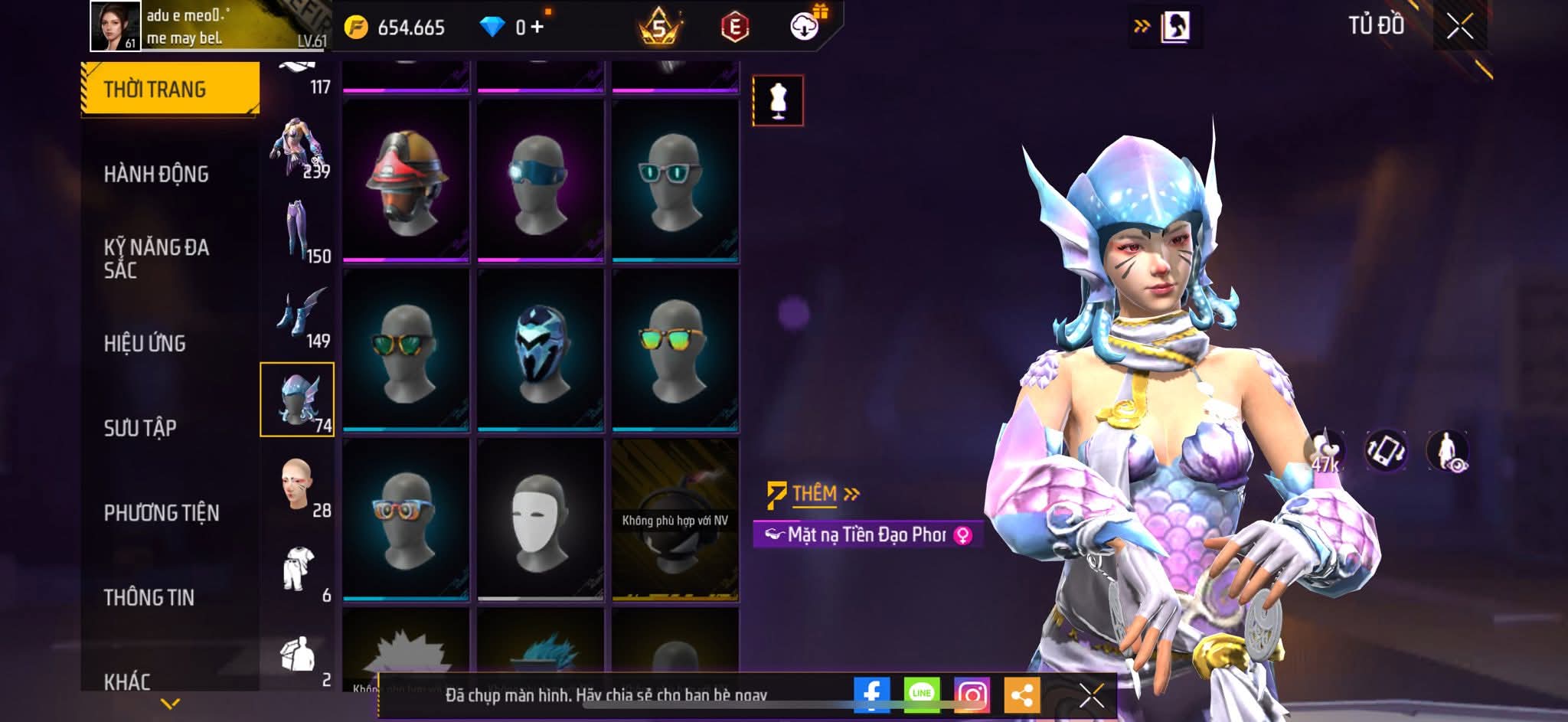Open the Sưu Tập collection tab
Viewport: 1568px width, 722px height.
(x=140, y=427)
